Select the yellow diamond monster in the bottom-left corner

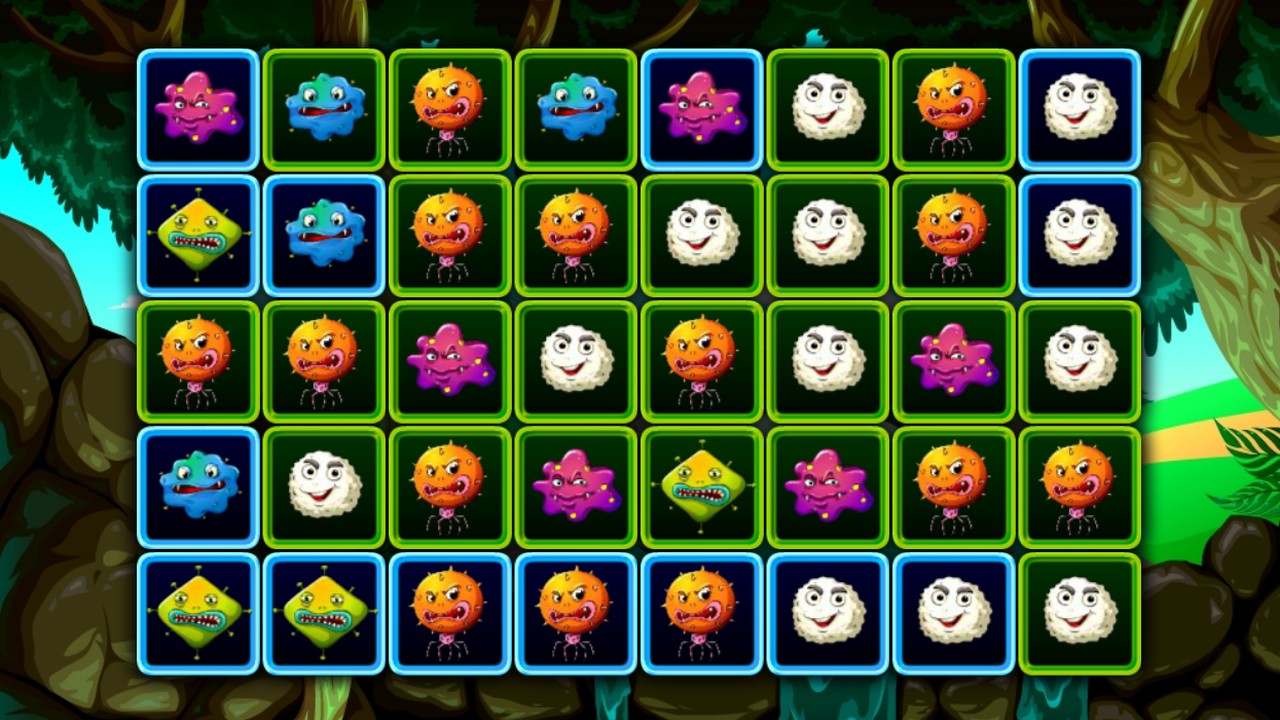pos(197,613)
